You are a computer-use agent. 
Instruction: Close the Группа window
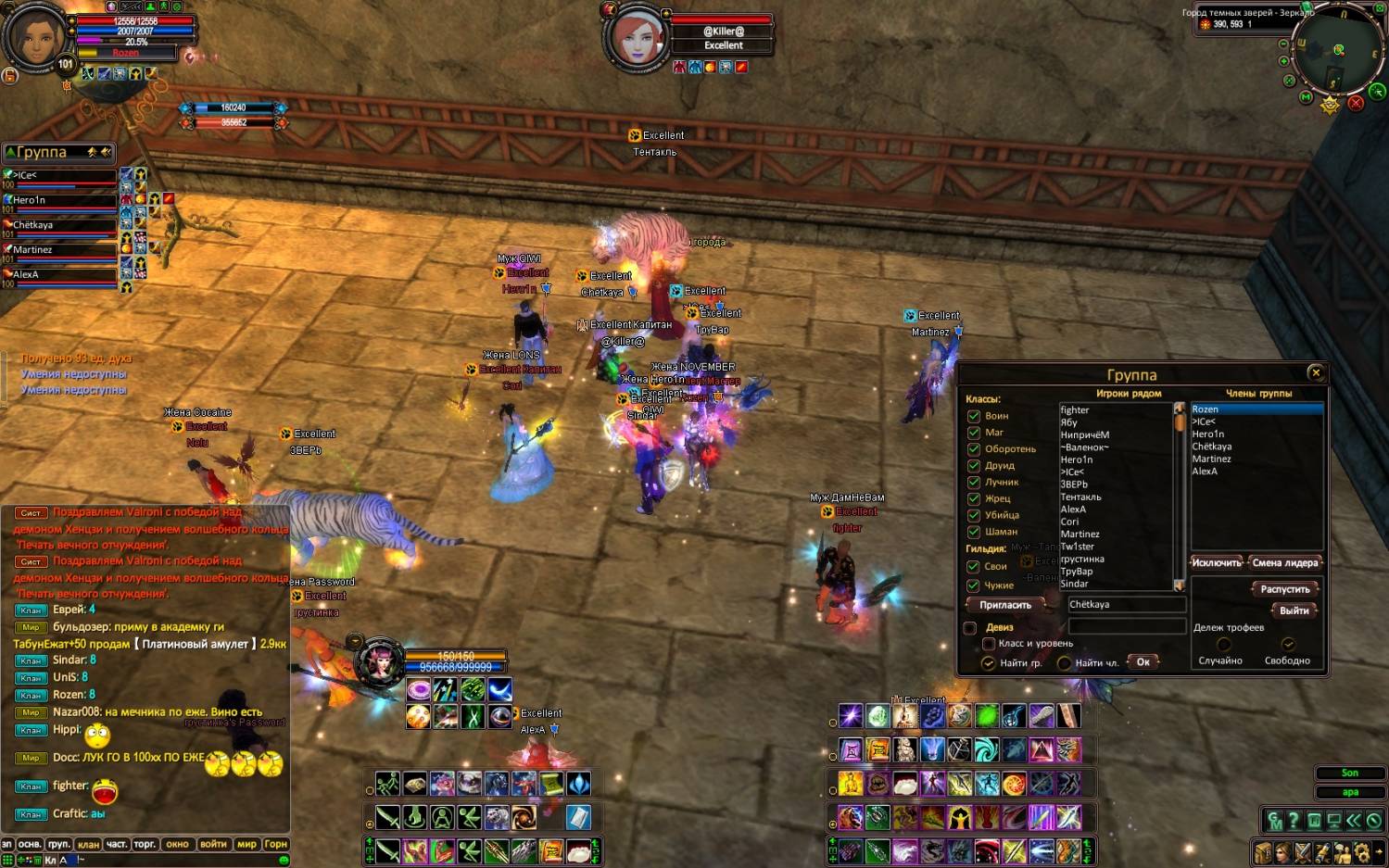[x=1316, y=372]
